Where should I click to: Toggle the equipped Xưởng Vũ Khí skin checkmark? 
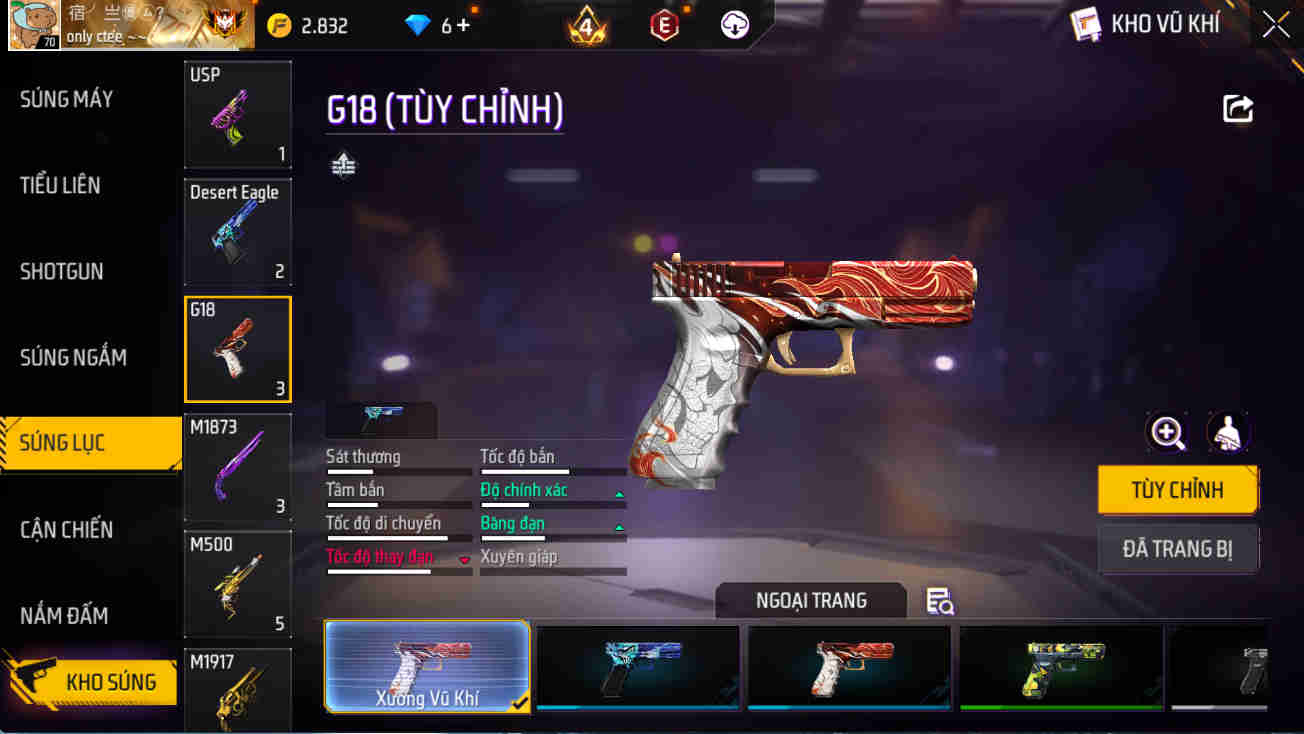tap(519, 704)
